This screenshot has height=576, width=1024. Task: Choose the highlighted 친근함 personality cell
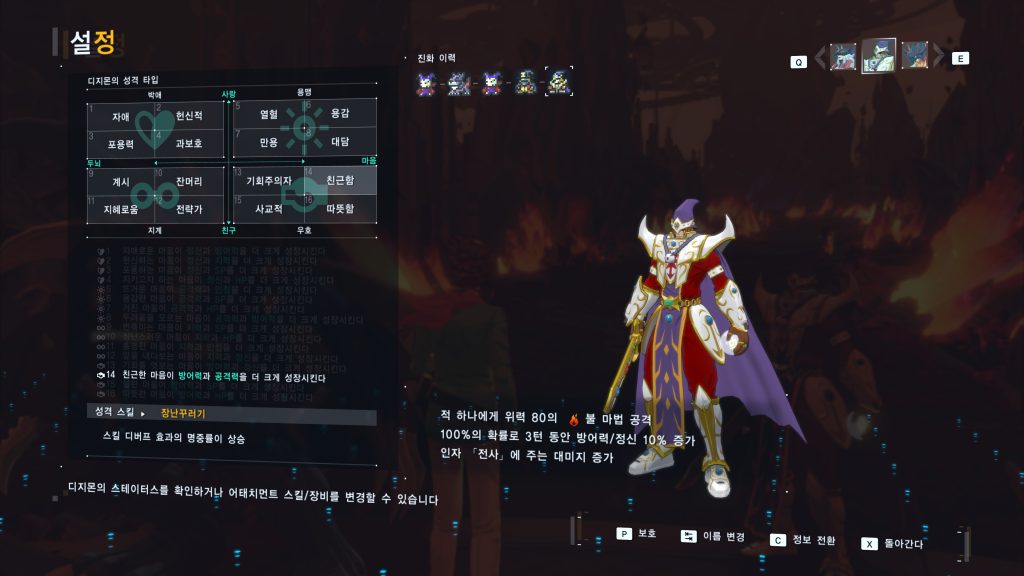[340, 180]
